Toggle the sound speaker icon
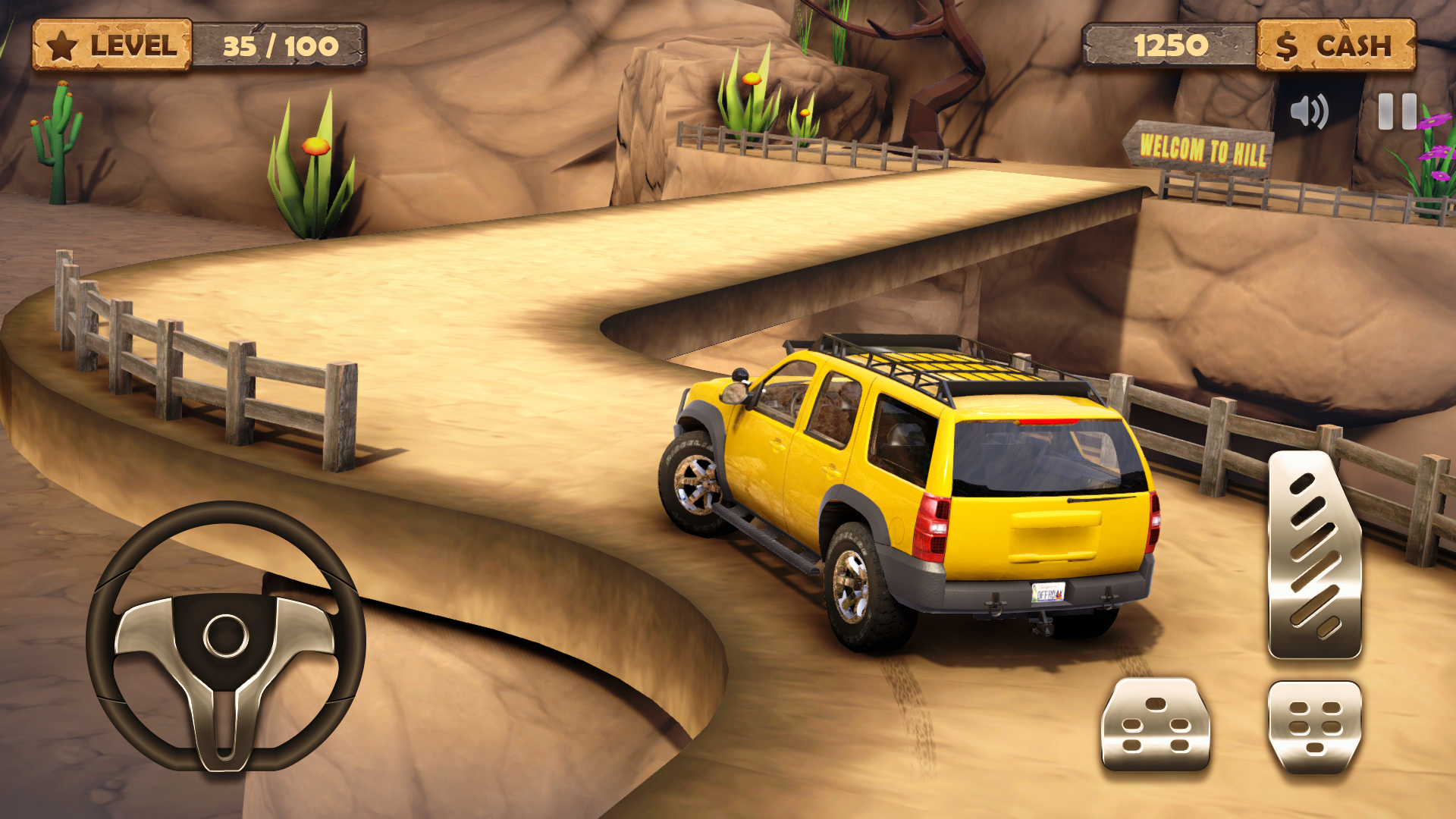The height and width of the screenshot is (819, 1456). (1309, 112)
